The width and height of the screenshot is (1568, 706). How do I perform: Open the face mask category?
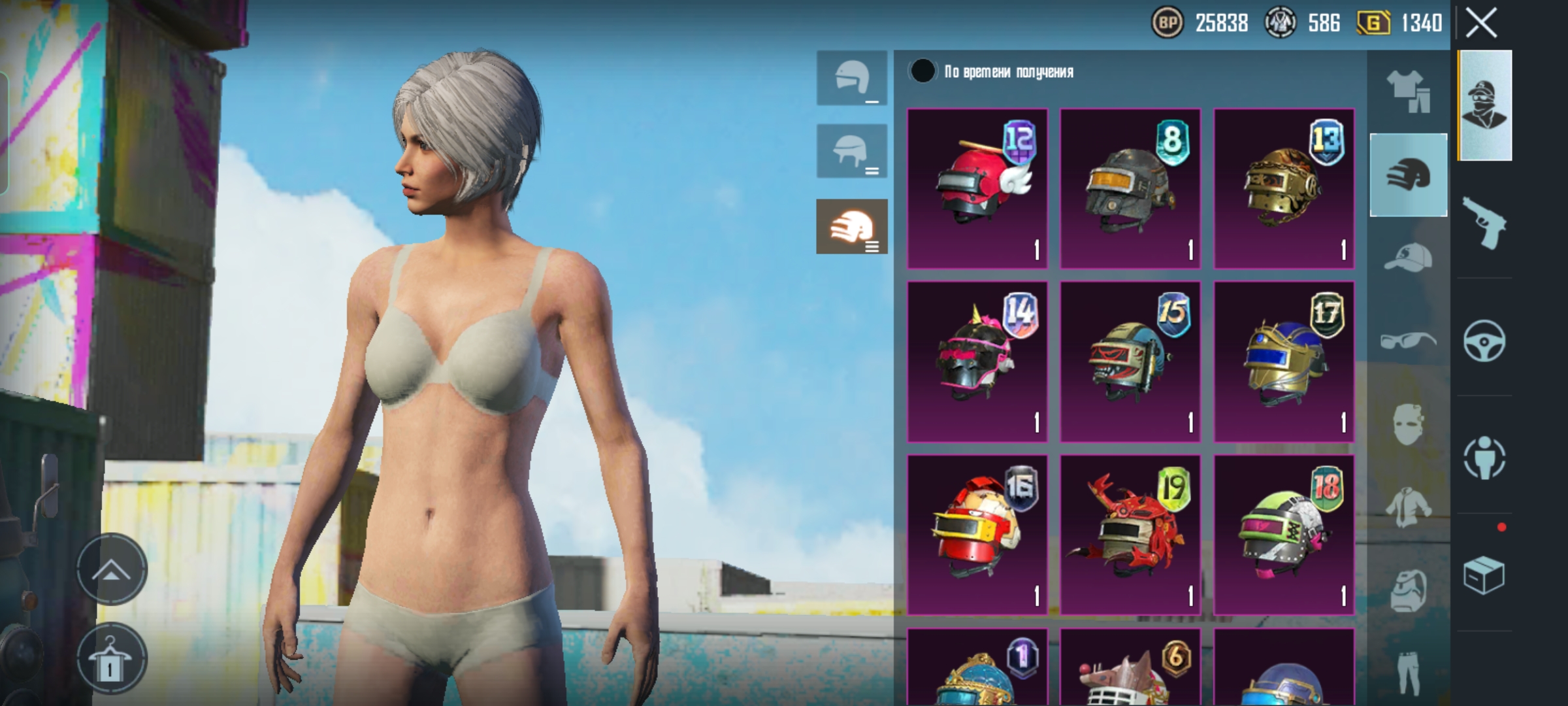pyautogui.click(x=1408, y=424)
